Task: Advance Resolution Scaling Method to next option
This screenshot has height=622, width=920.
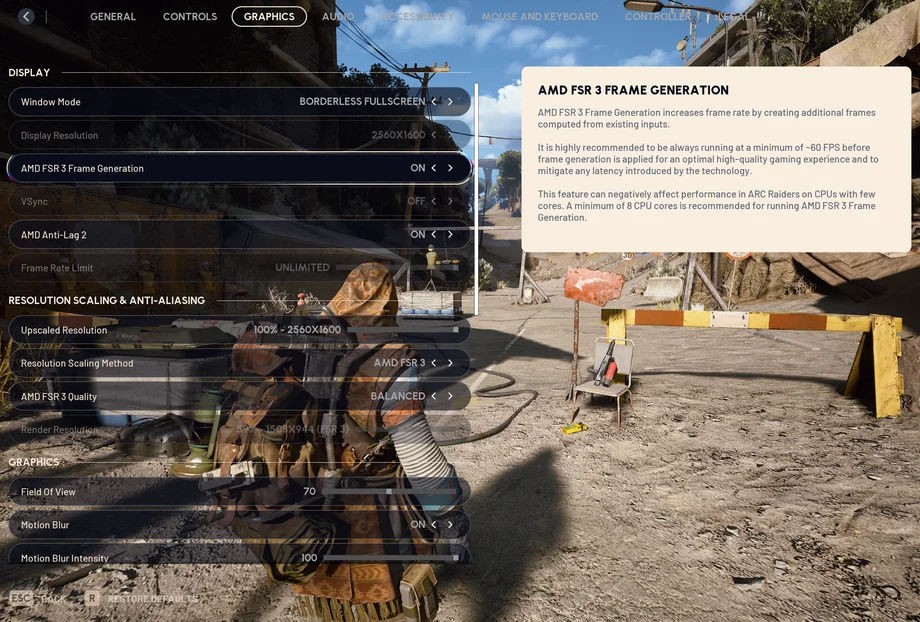Action: (x=450, y=363)
